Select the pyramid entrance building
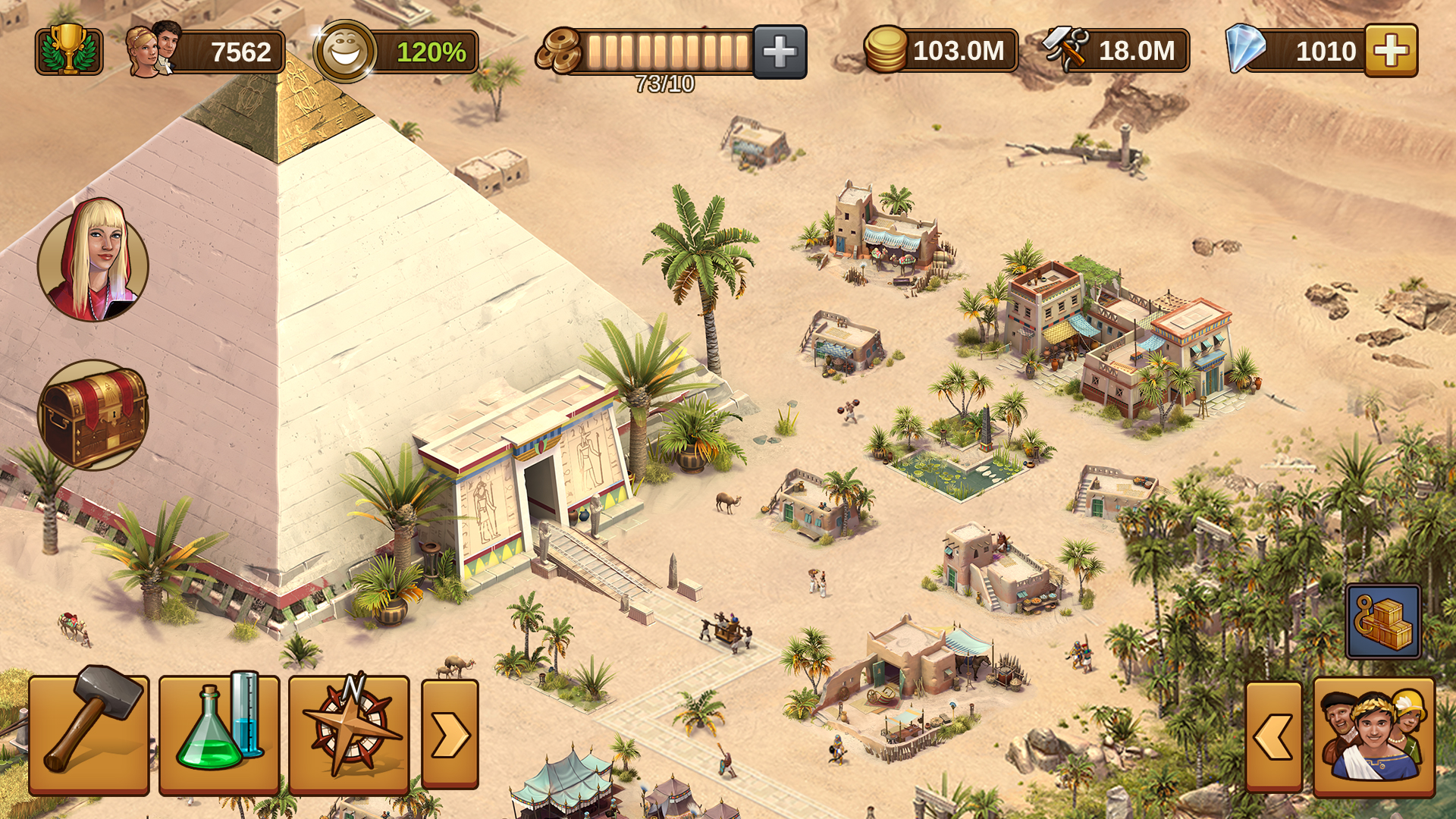Image resolution: width=1456 pixels, height=819 pixels. pos(531,485)
